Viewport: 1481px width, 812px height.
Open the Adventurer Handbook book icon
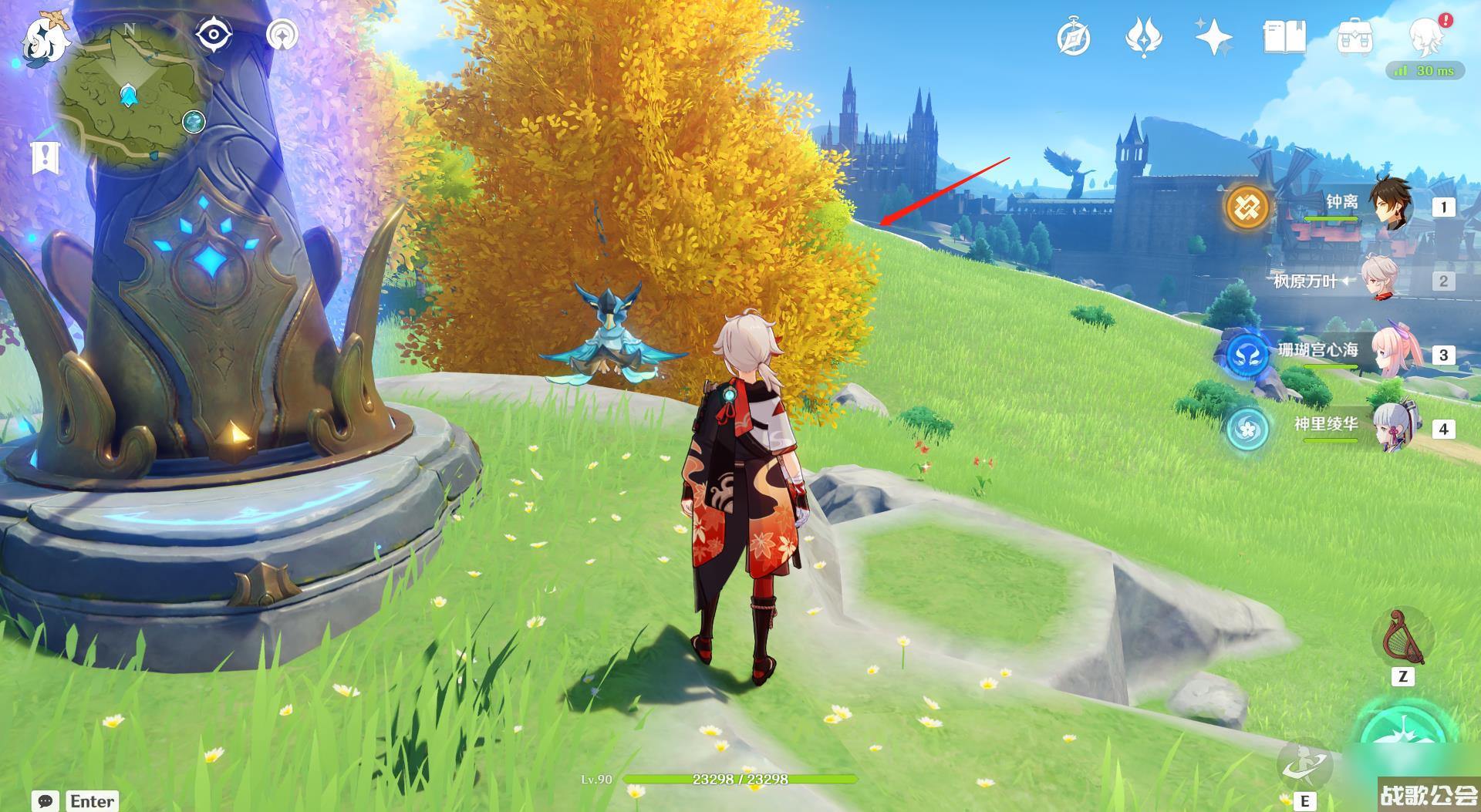pyautogui.click(x=1284, y=38)
